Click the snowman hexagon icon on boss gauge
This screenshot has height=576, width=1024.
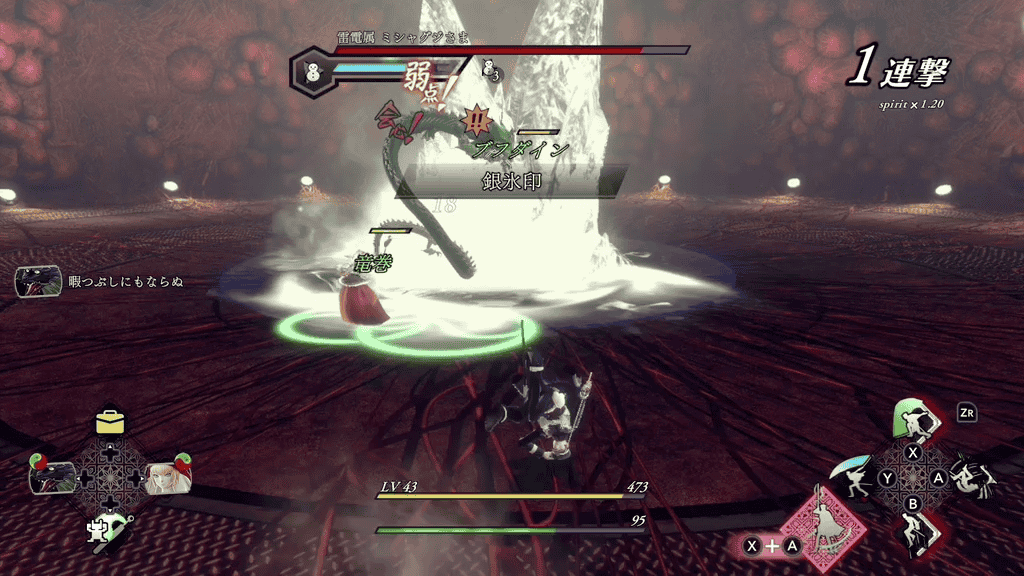(311, 73)
